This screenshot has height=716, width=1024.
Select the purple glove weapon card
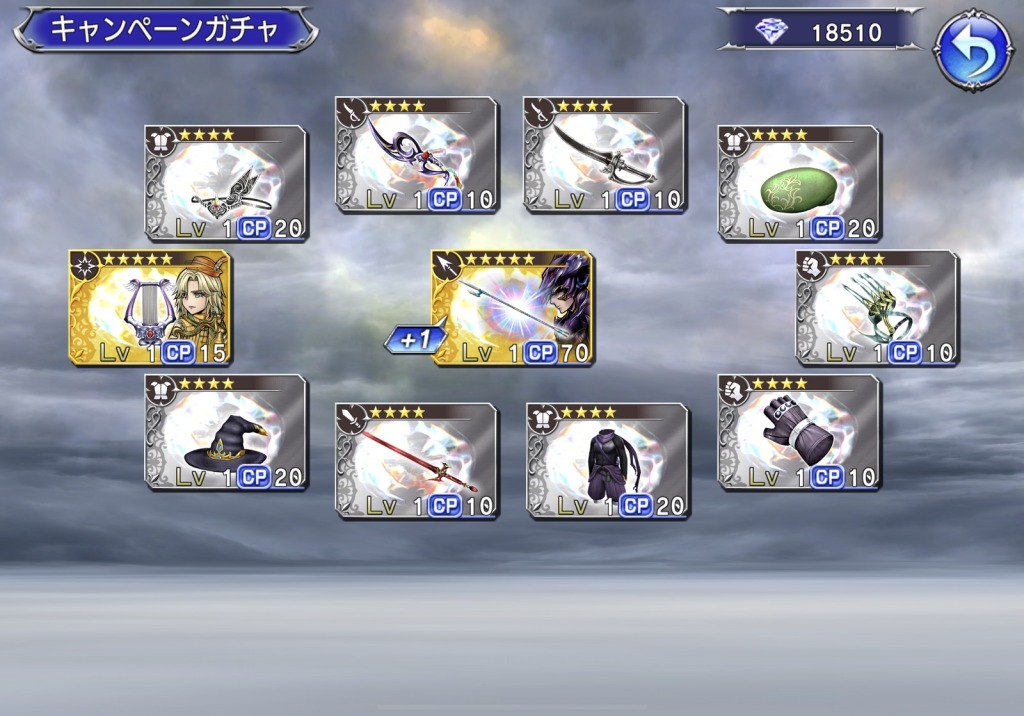pyautogui.click(x=799, y=432)
